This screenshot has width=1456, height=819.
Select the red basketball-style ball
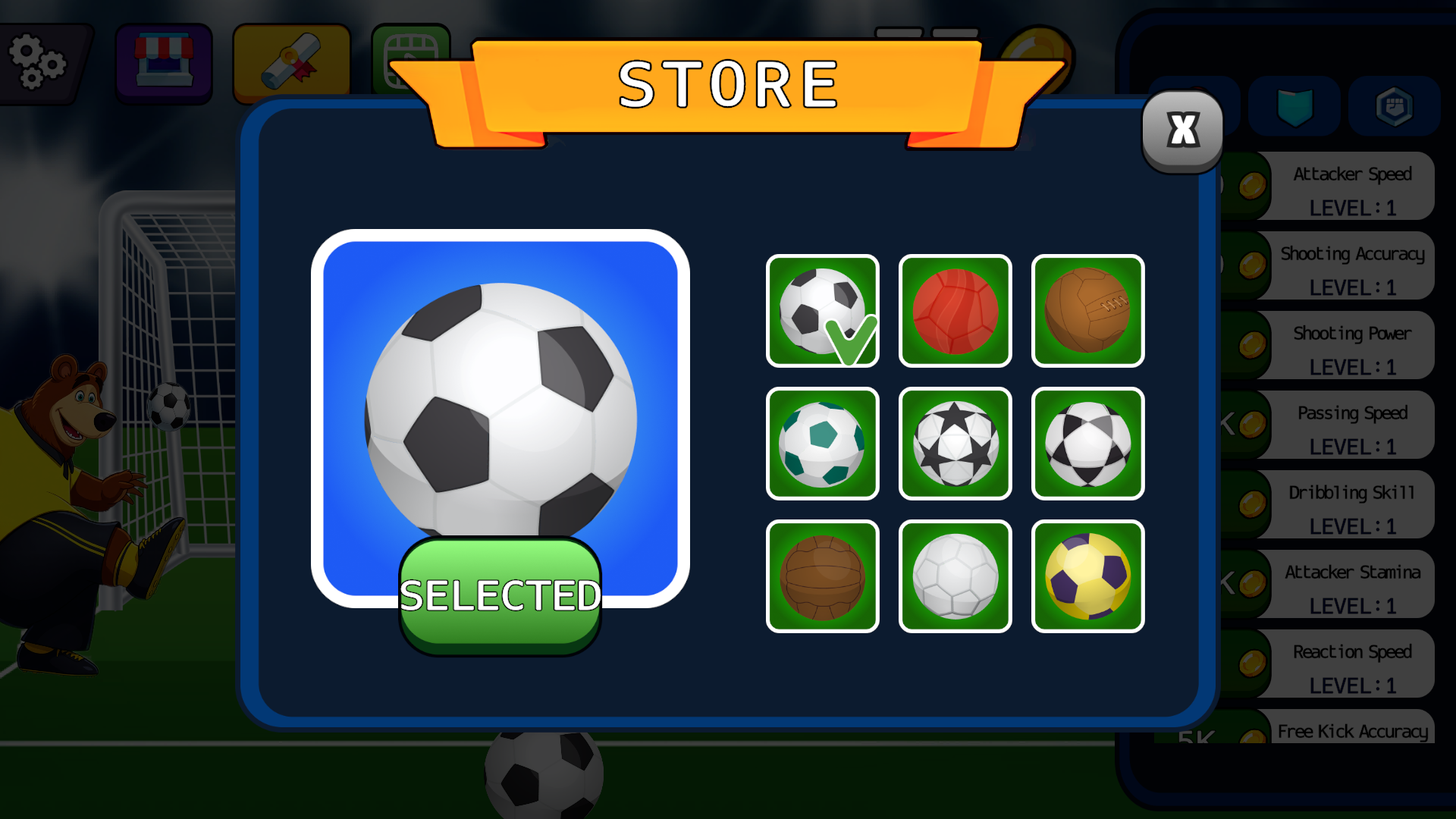coord(955,311)
